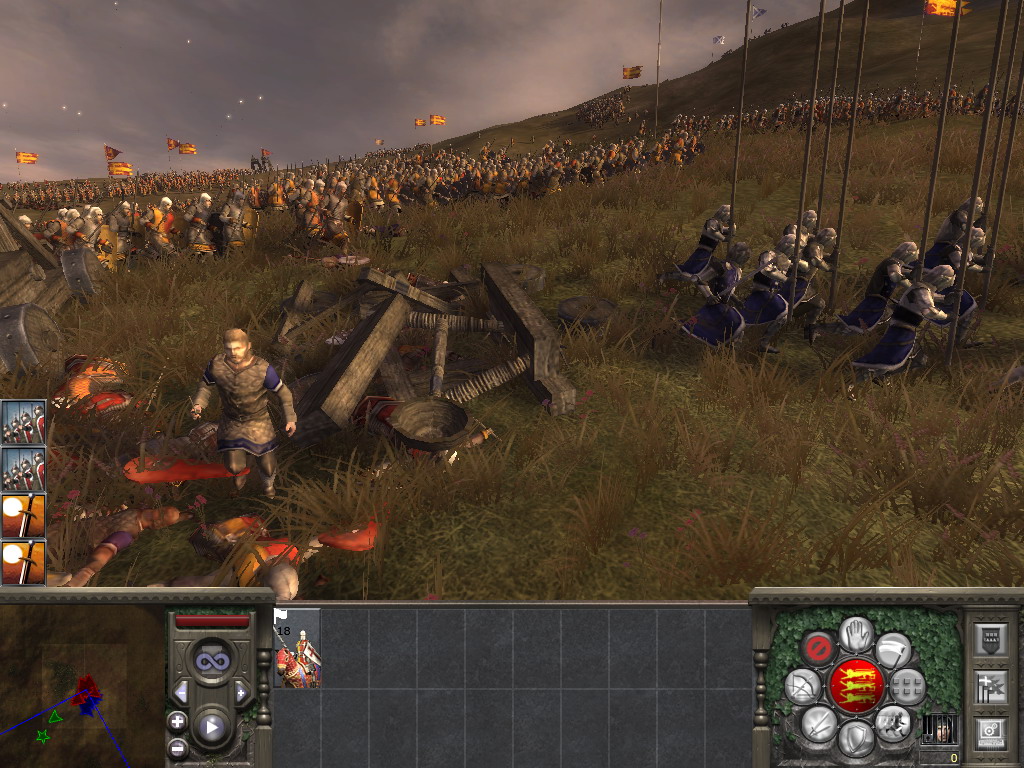
Task: Order withdrawal with the white flag button
Action: [893, 649]
